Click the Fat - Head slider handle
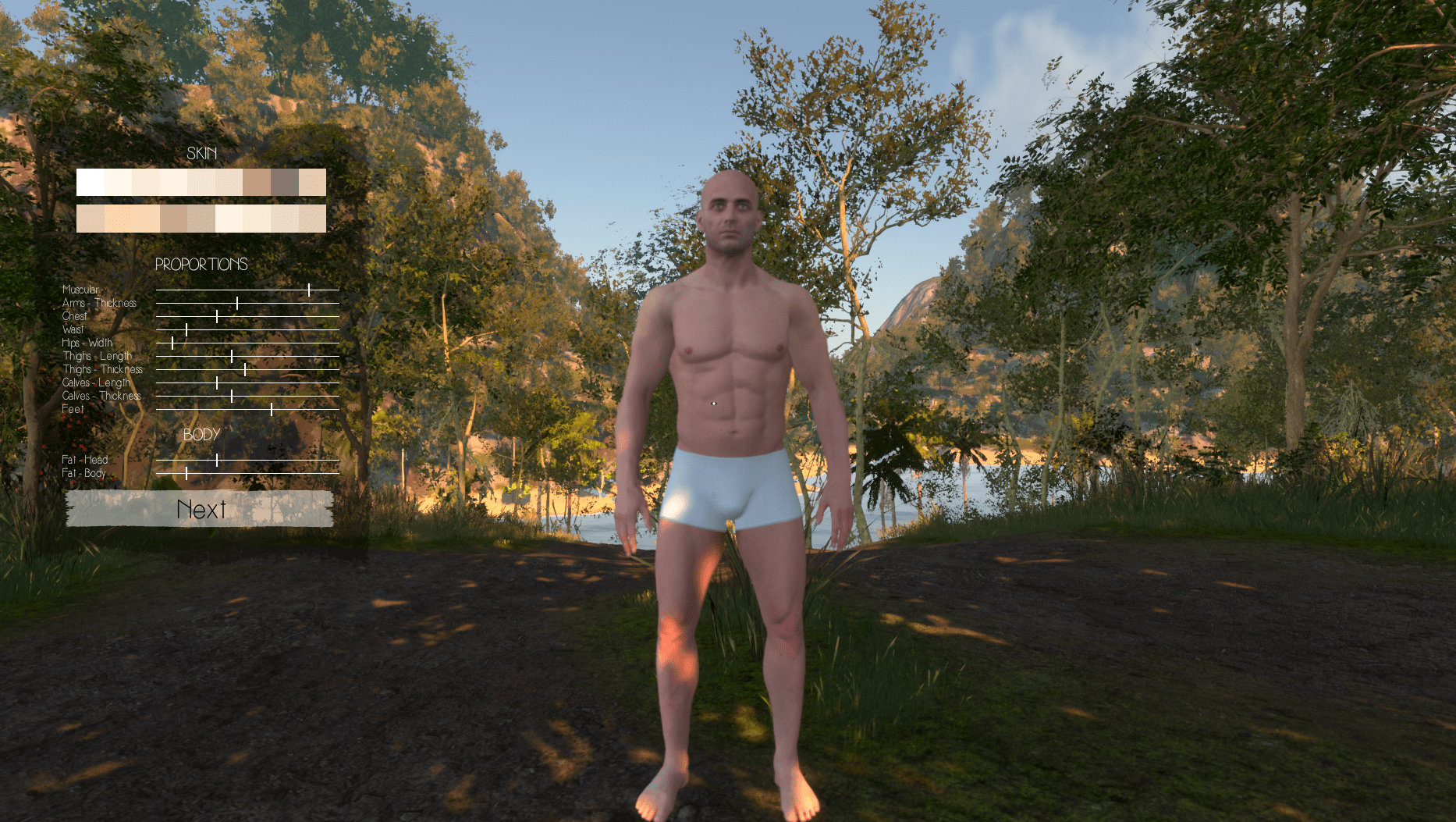The width and height of the screenshot is (1456, 822). pos(217,461)
